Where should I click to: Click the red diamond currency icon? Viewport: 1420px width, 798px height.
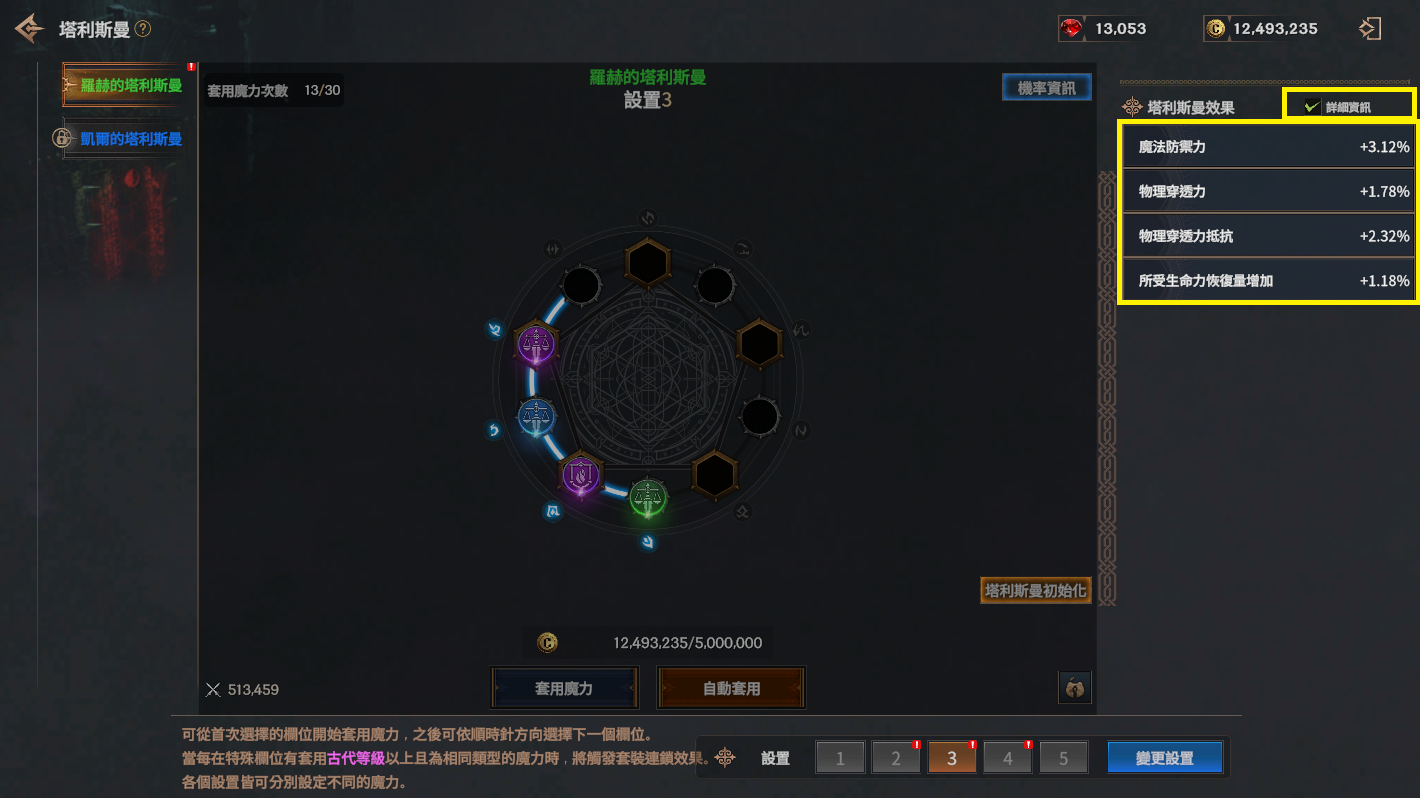1072,29
